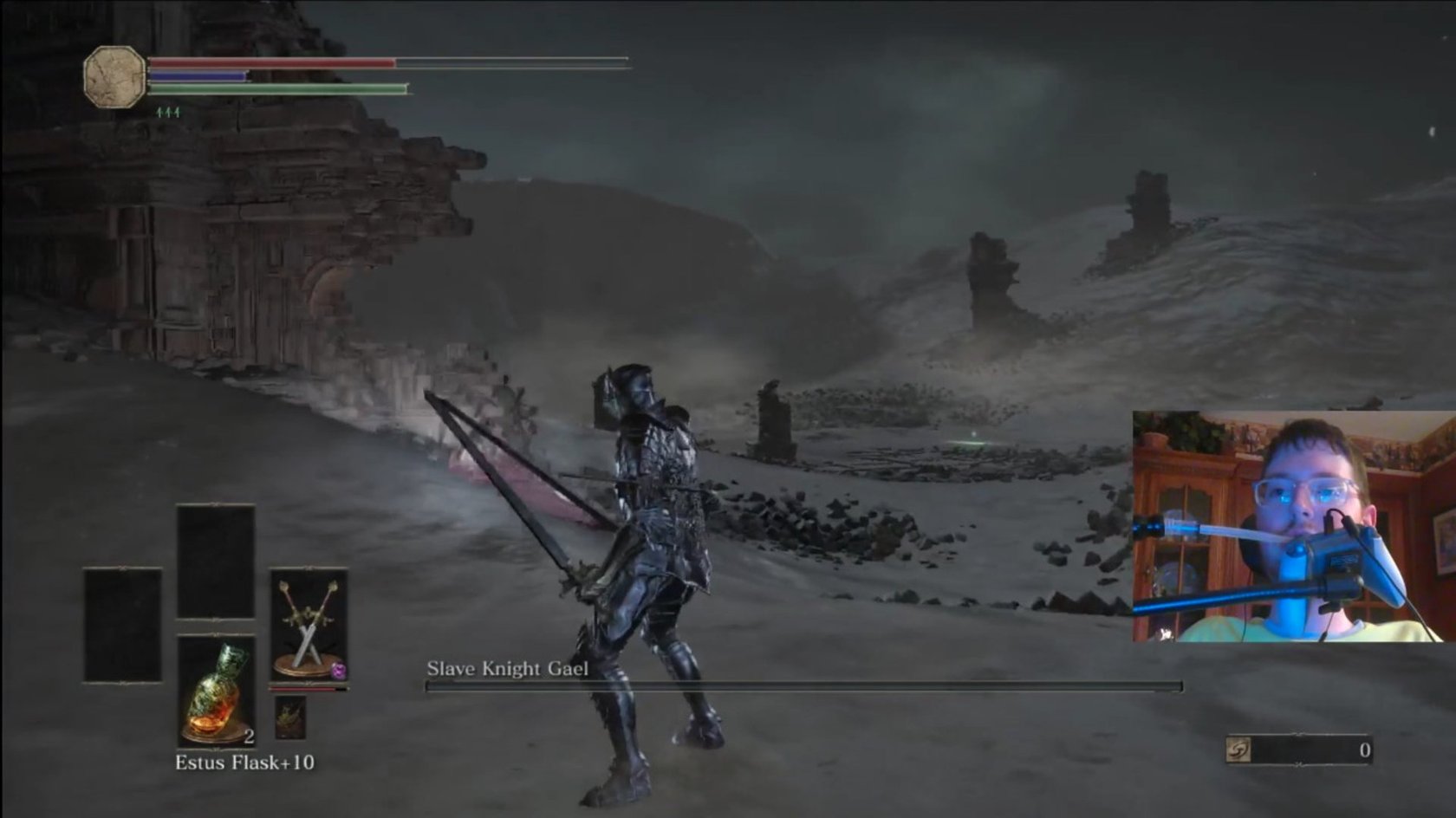Select the Estus Flask+10 quick item slot
The width and height of the screenshot is (1456, 818).
pos(217,690)
